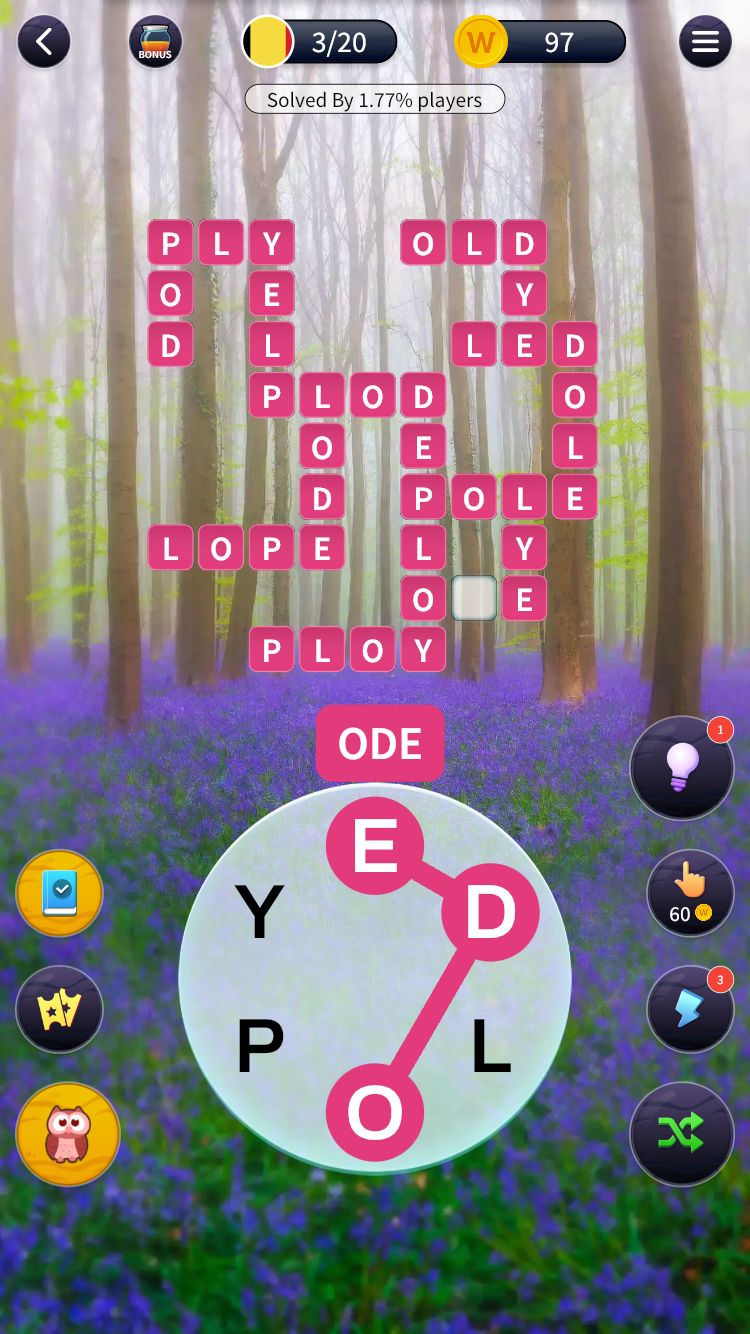The width and height of the screenshot is (750, 1334).
Task: Tap the owl mascot button
Action: point(68,1134)
